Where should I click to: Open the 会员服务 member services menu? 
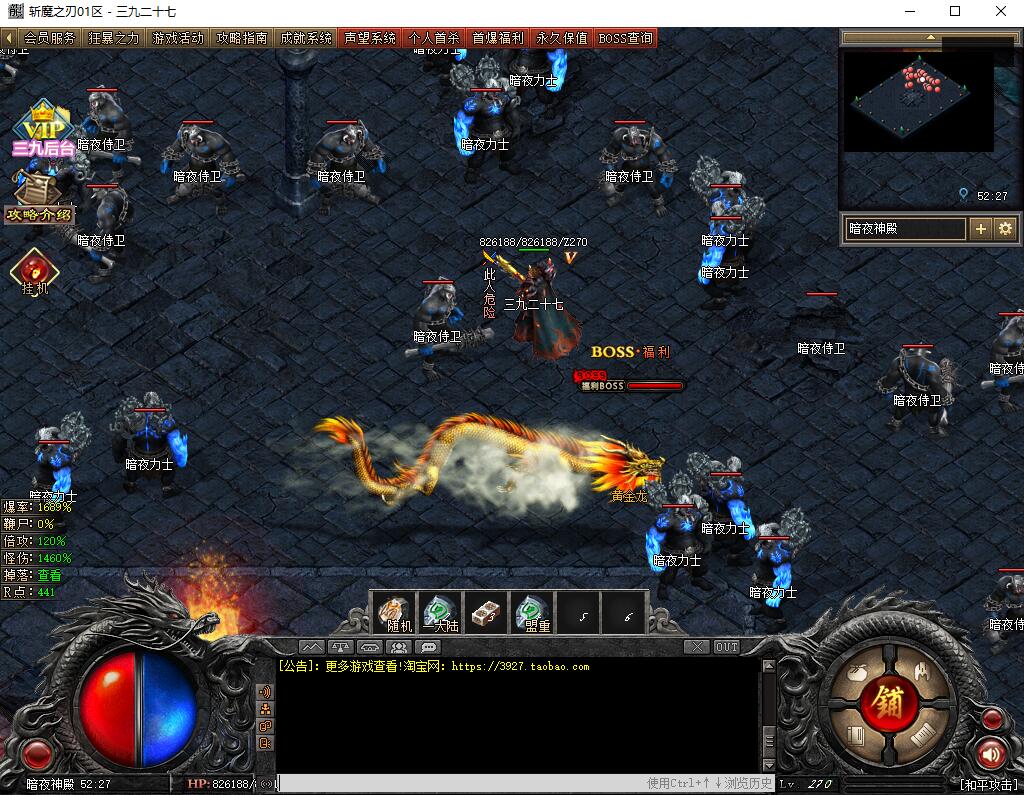point(50,38)
